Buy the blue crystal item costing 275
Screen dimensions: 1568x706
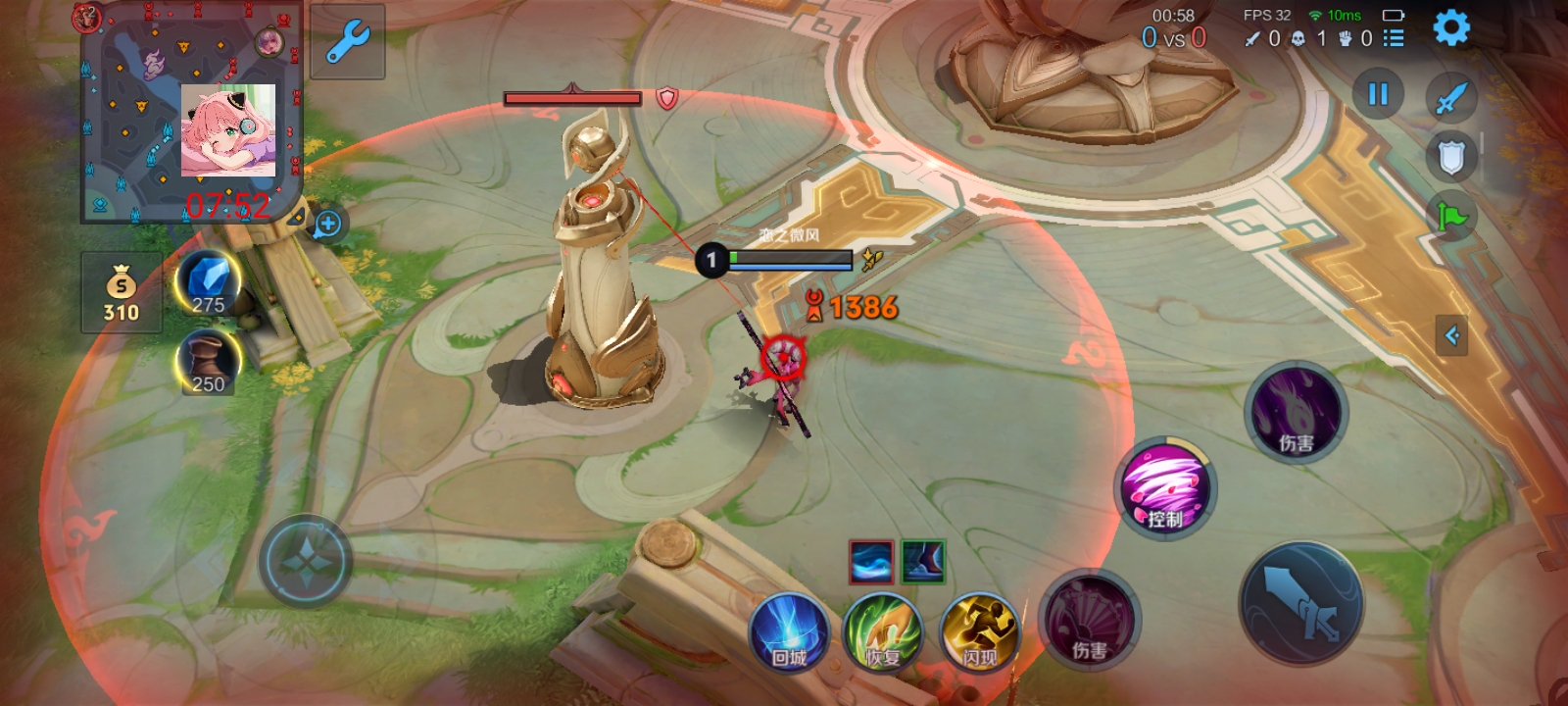(x=208, y=283)
